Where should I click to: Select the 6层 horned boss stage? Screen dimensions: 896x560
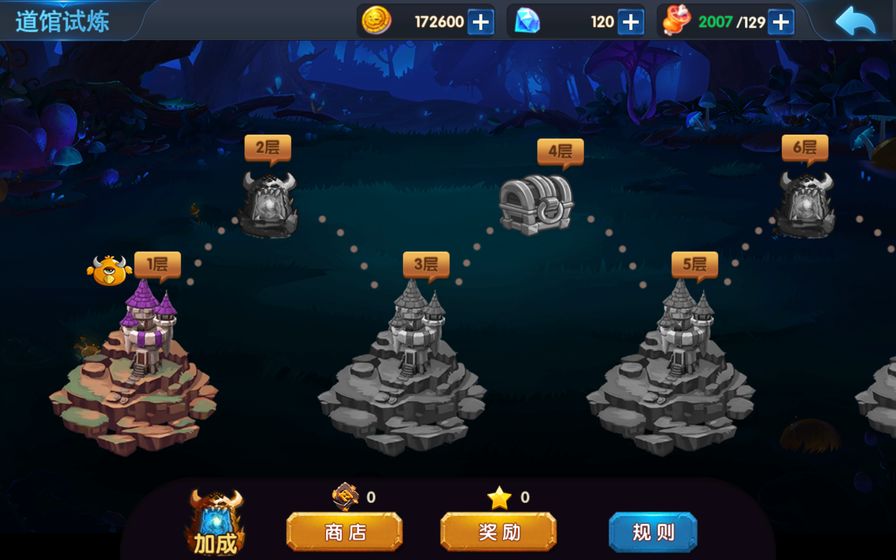[x=805, y=203]
